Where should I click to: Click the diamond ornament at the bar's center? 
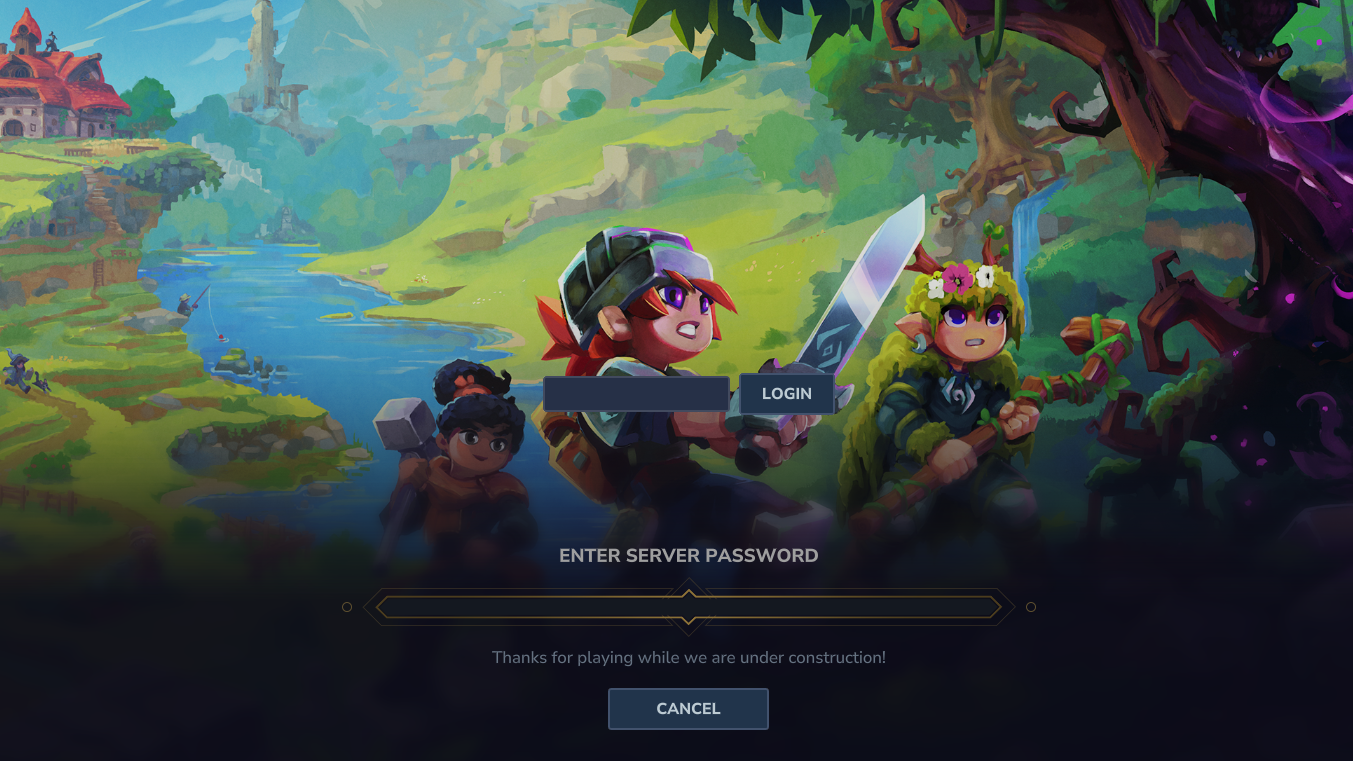point(688,605)
